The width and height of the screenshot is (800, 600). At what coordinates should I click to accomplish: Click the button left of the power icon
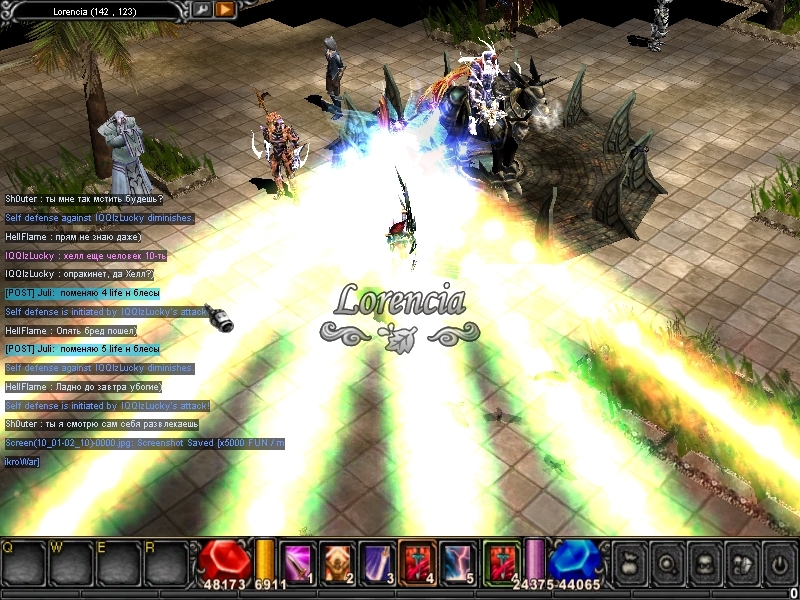[x=741, y=563]
